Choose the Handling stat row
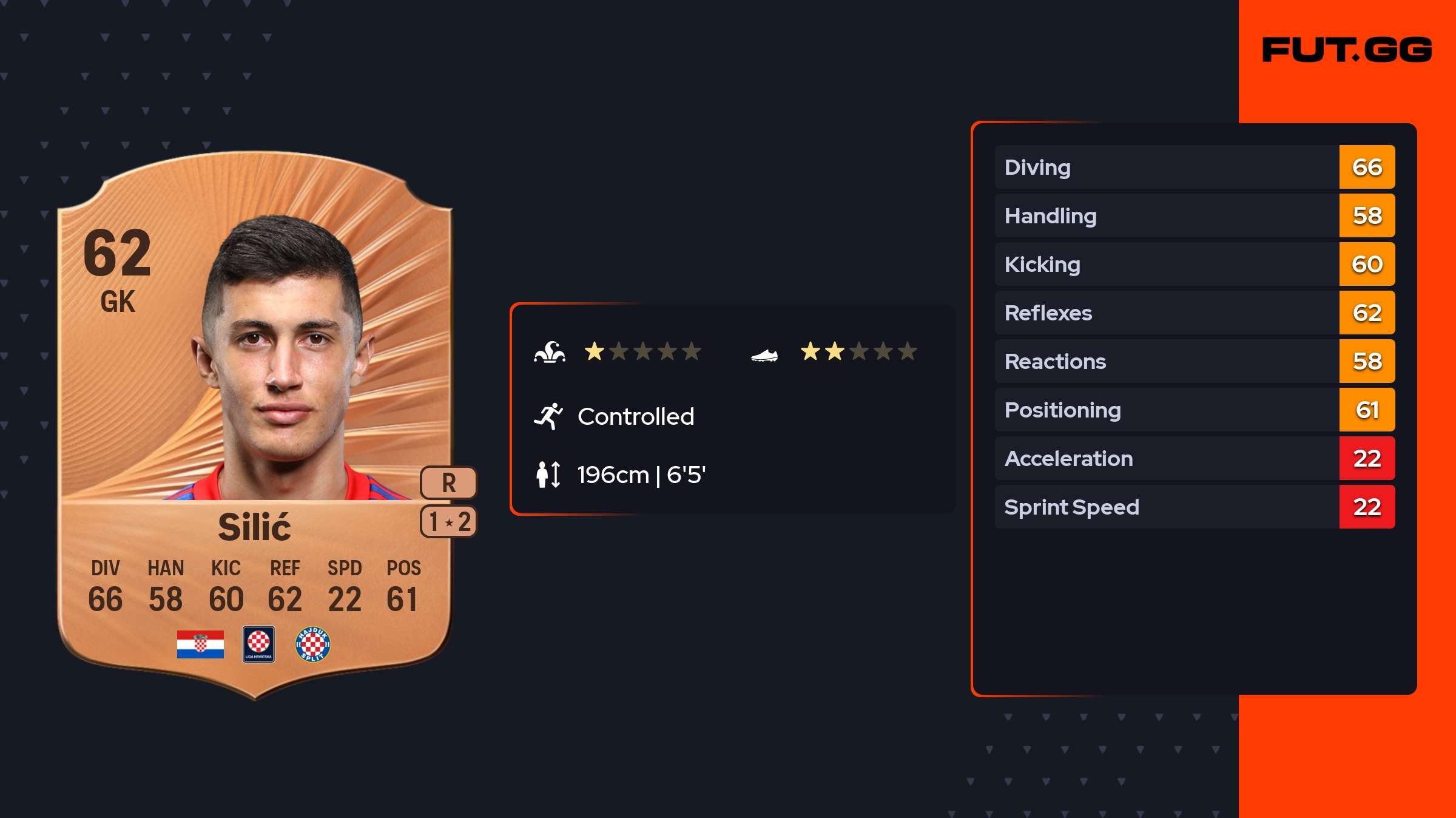Image resolution: width=1456 pixels, height=818 pixels. 1194,215
